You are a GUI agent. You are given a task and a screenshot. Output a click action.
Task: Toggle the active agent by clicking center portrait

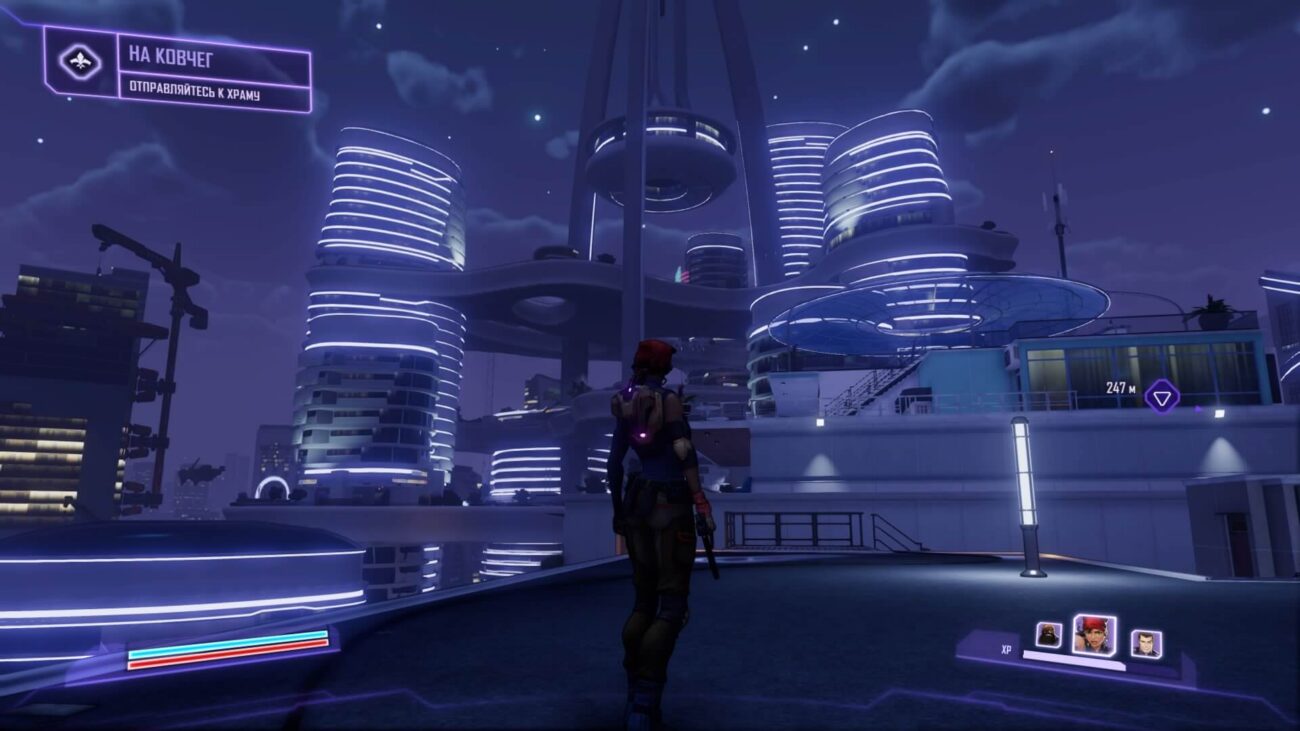pos(1094,635)
